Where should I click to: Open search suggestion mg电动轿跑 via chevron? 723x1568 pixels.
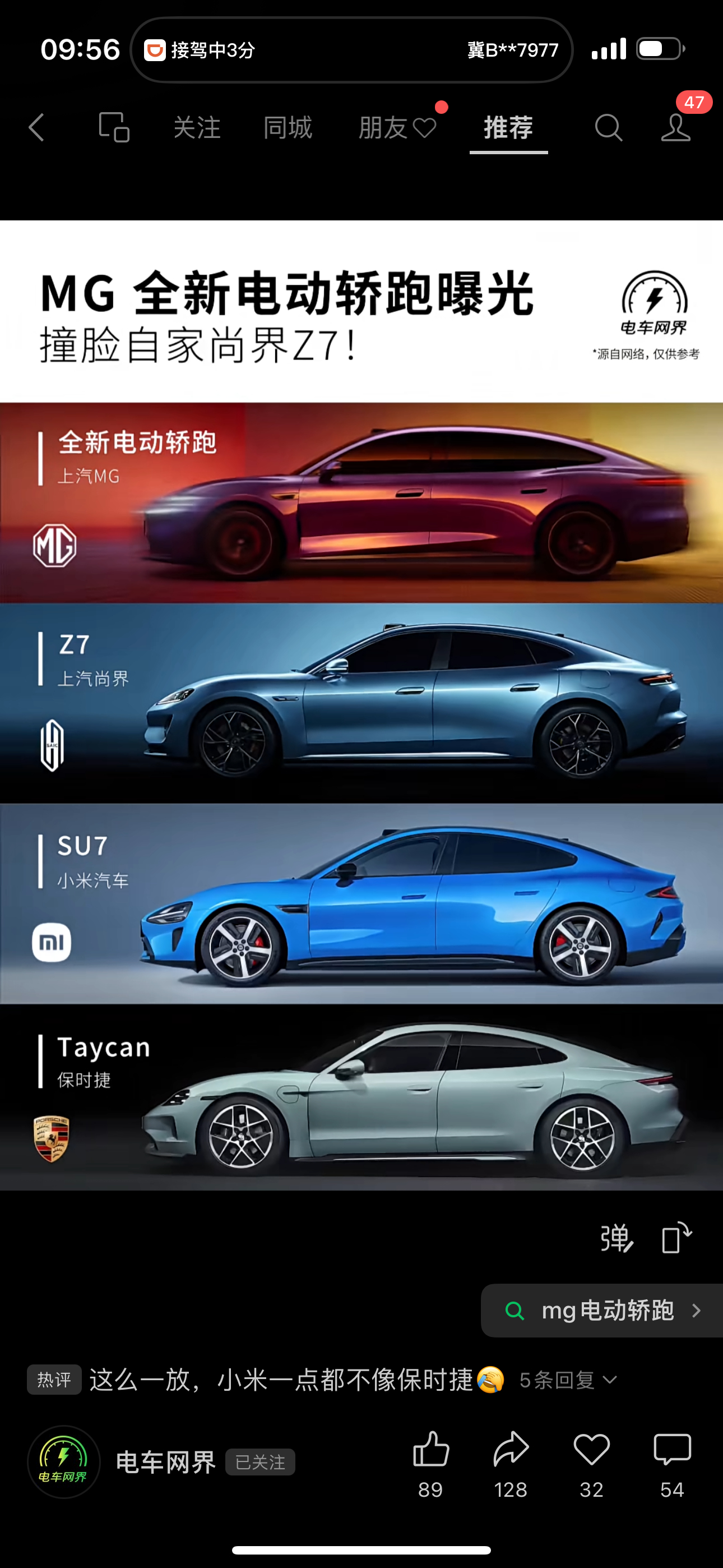pos(697,1311)
